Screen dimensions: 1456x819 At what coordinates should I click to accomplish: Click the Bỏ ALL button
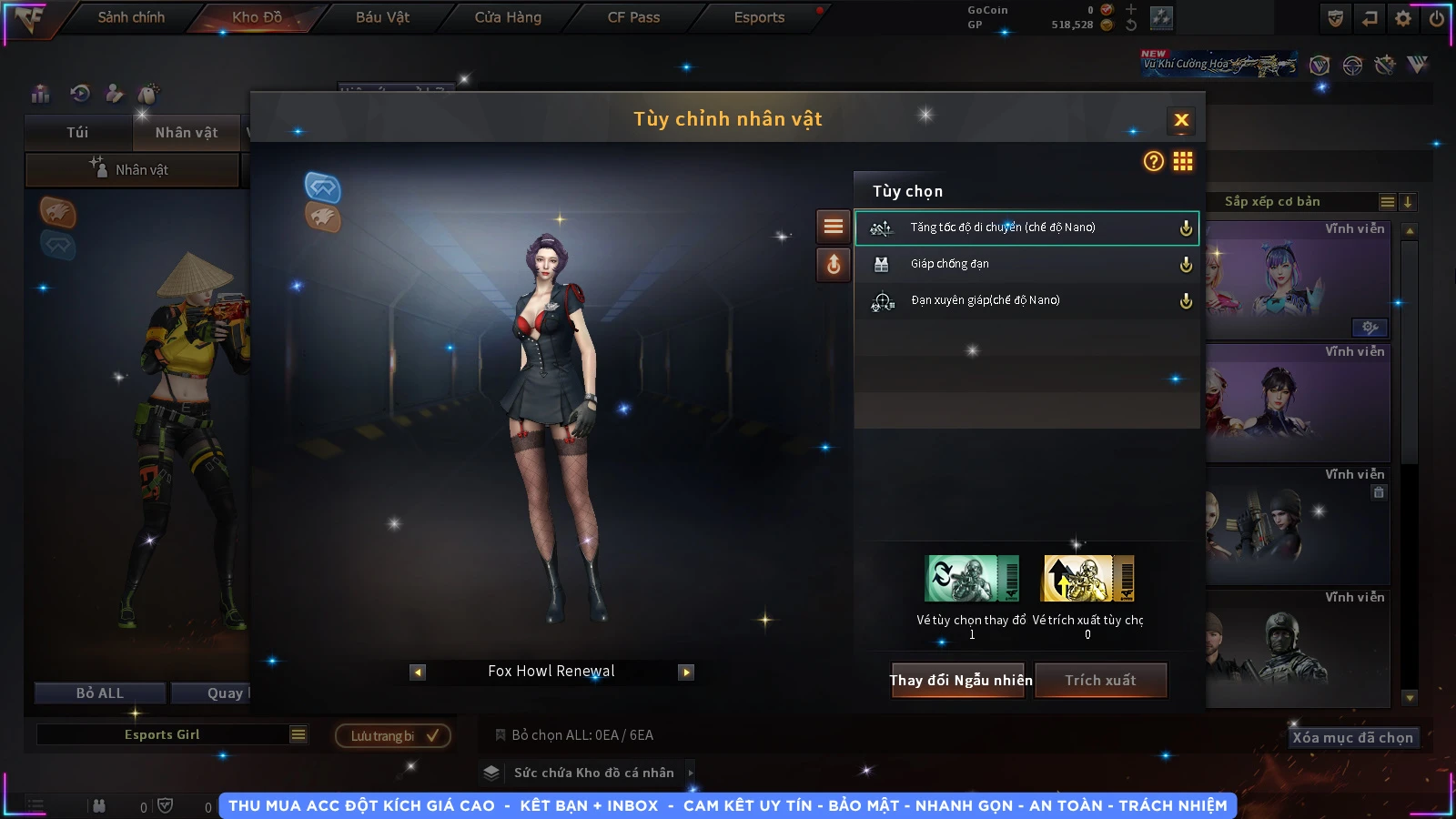(100, 693)
